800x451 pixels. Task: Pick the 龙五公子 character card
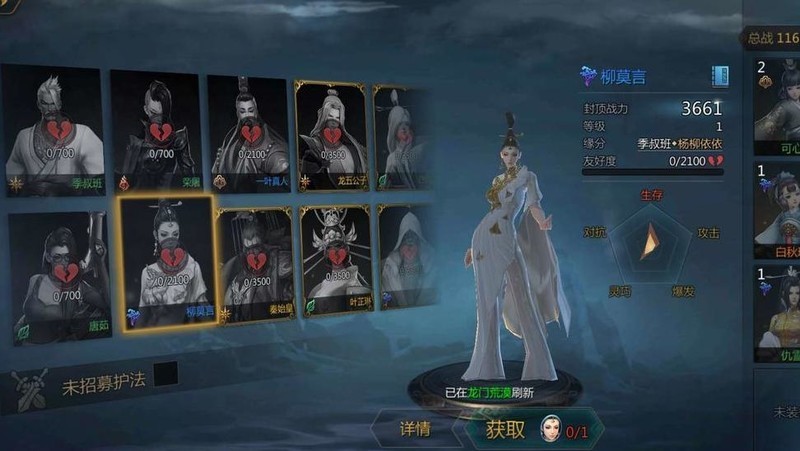(332, 130)
